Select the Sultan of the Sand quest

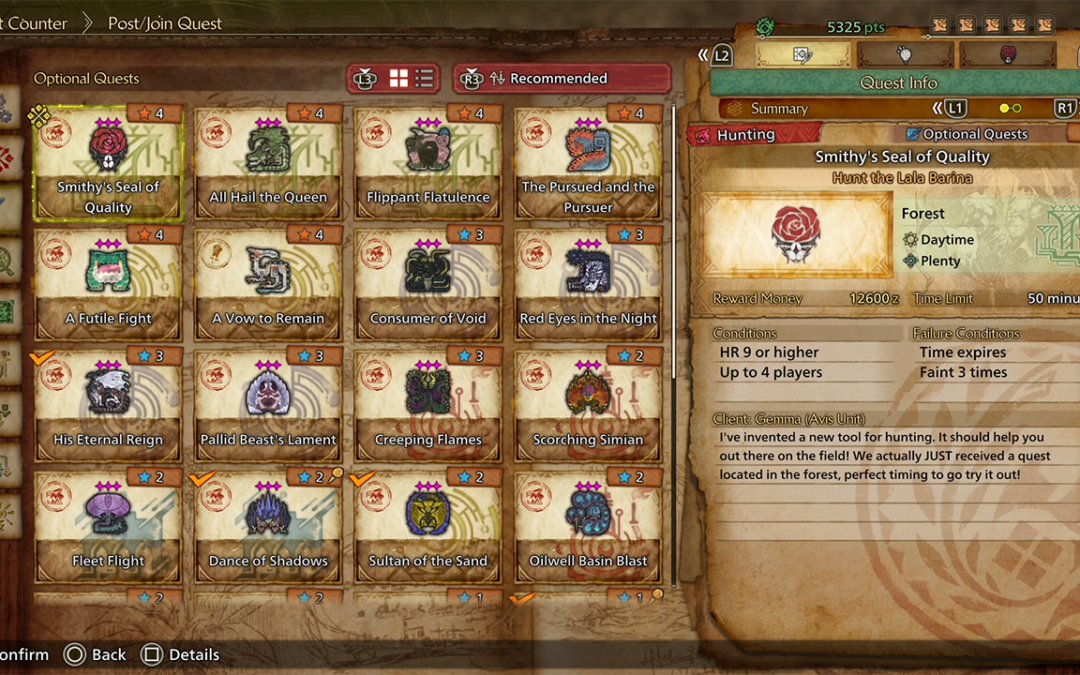pyautogui.click(x=428, y=527)
